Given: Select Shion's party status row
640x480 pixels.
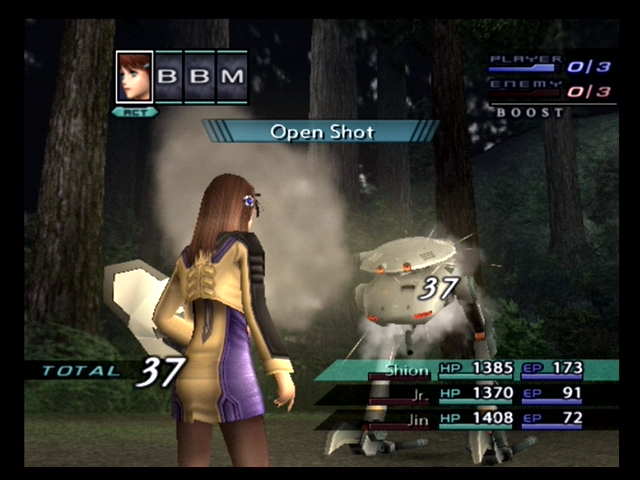Looking at the screenshot, I should (x=470, y=370).
